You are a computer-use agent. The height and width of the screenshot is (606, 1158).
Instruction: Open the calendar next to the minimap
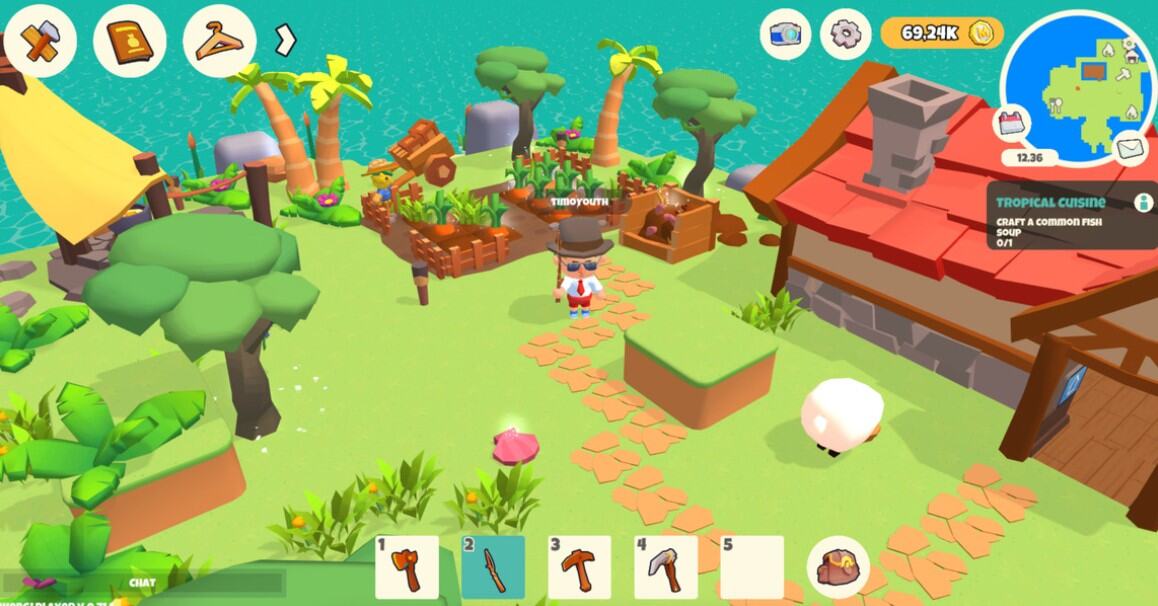(x=1012, y=124)
